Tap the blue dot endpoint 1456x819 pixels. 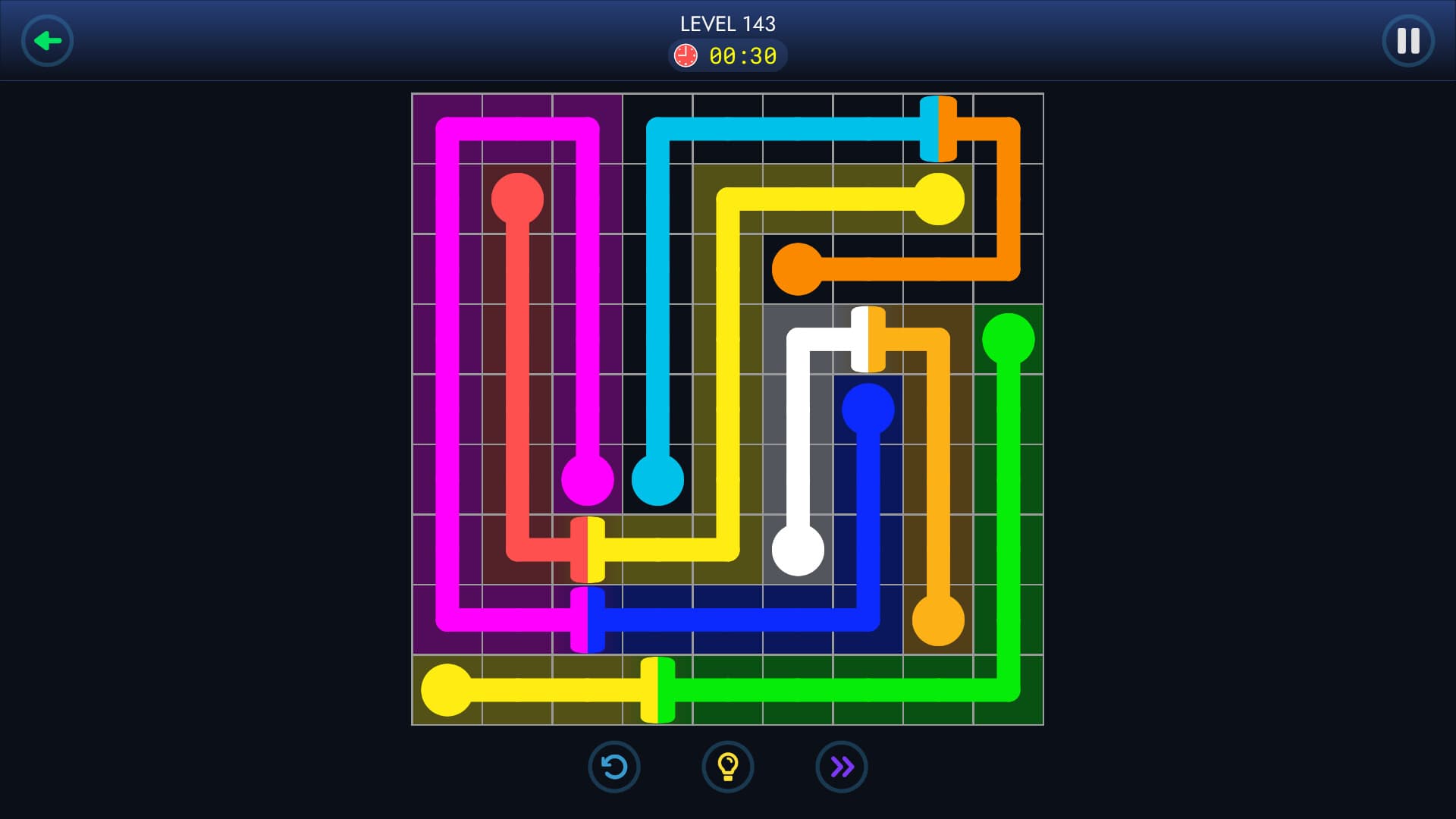(869, 409)
